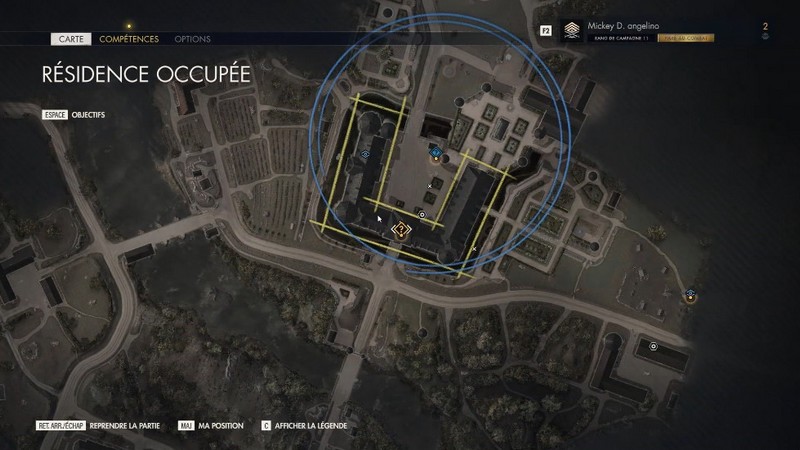
Task: Center map with Ma position
Action: pos(221,425)
